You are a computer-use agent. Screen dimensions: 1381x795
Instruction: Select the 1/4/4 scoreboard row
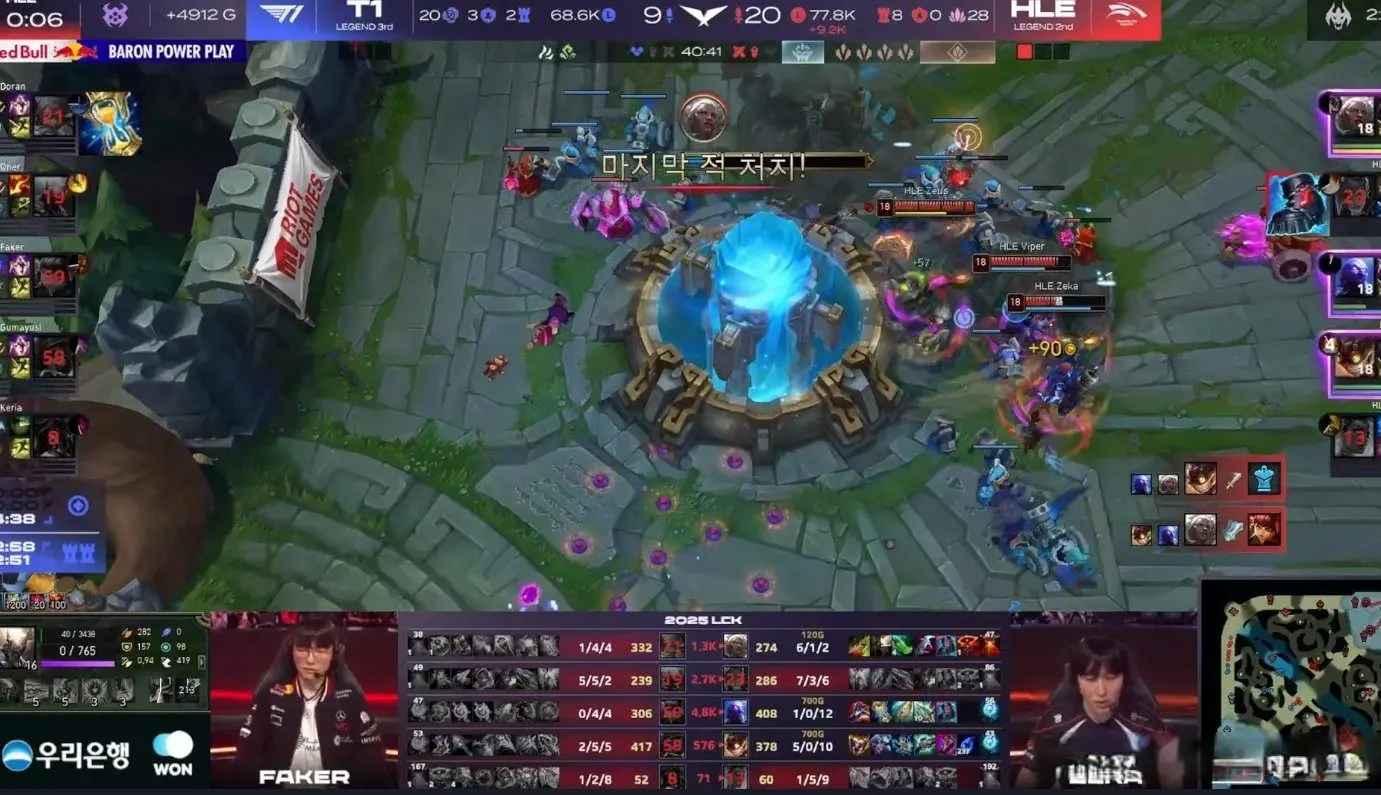pos(704,647)
